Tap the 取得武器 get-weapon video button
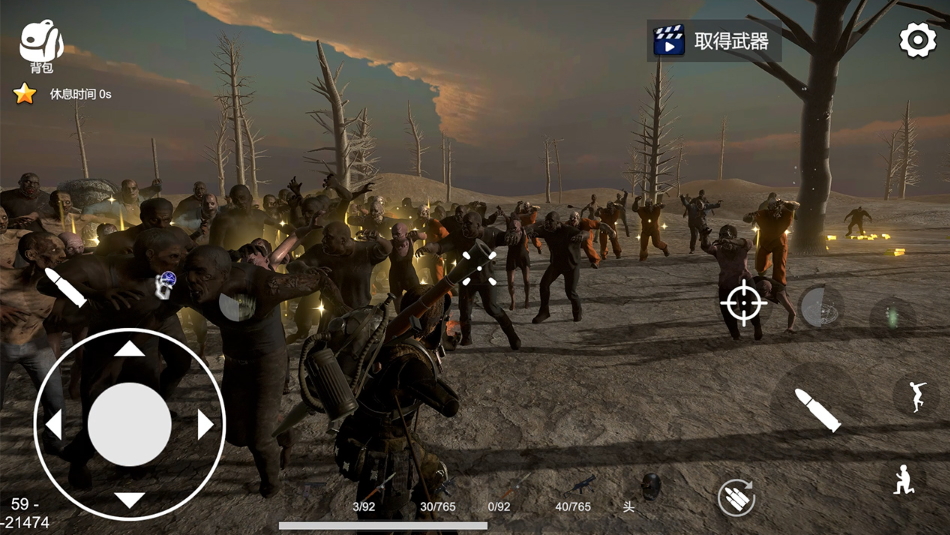Viewport: 950px width, 535px height. tap(713, 41)
